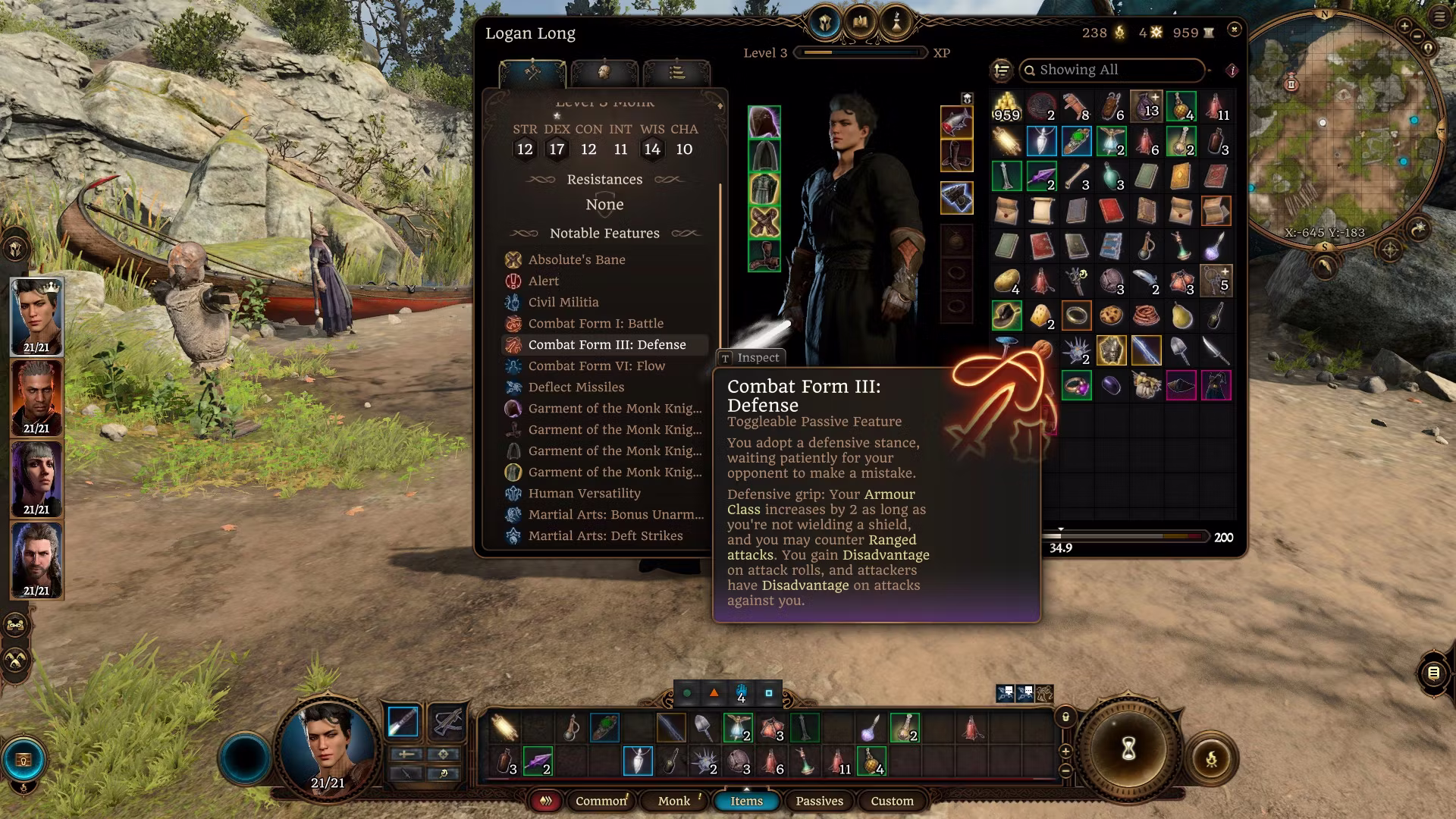Click the Showing All search field
Image resolution: width=1456 pixels, height=819 pixels.
click(x=1112, y=70)
